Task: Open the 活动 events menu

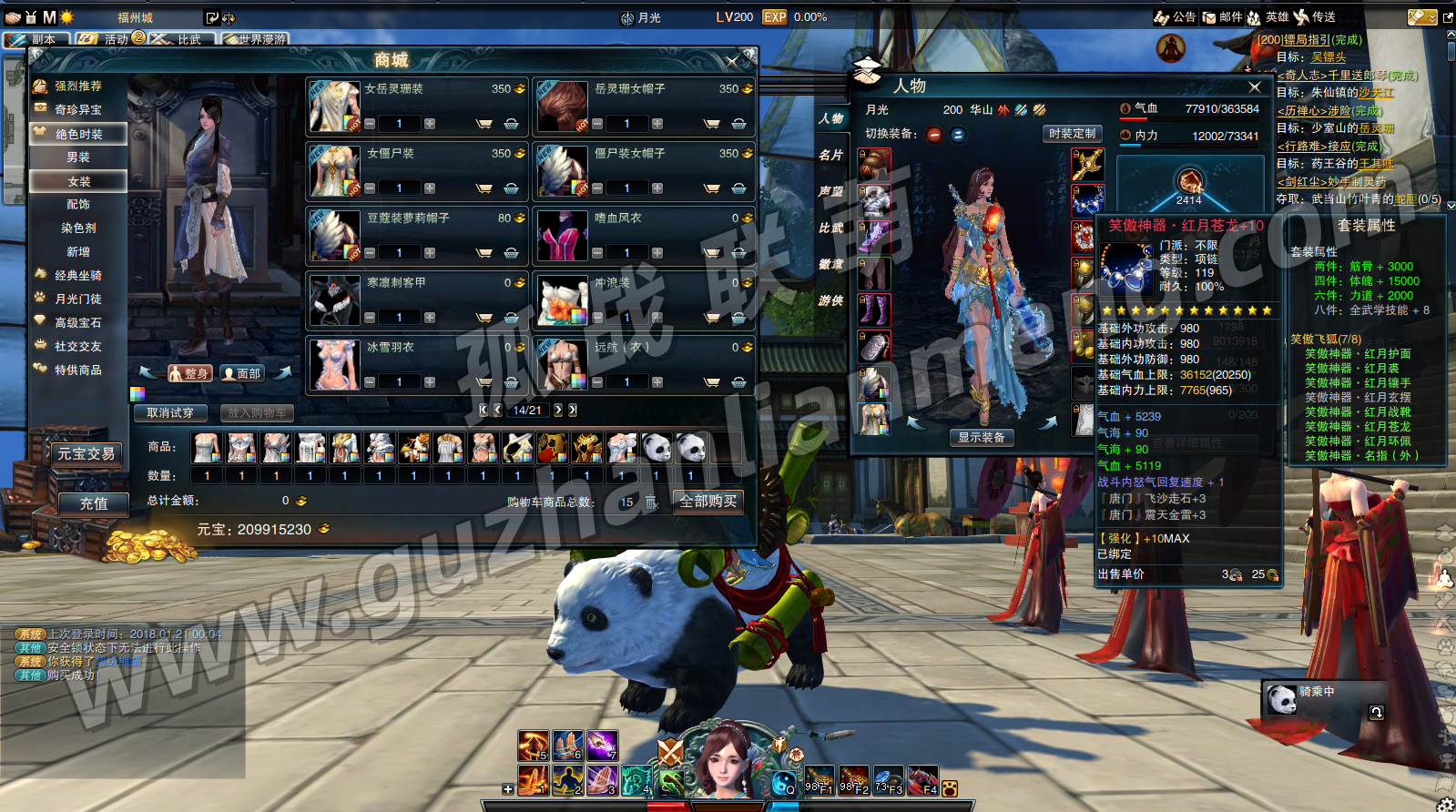Action: click(110, 39)
